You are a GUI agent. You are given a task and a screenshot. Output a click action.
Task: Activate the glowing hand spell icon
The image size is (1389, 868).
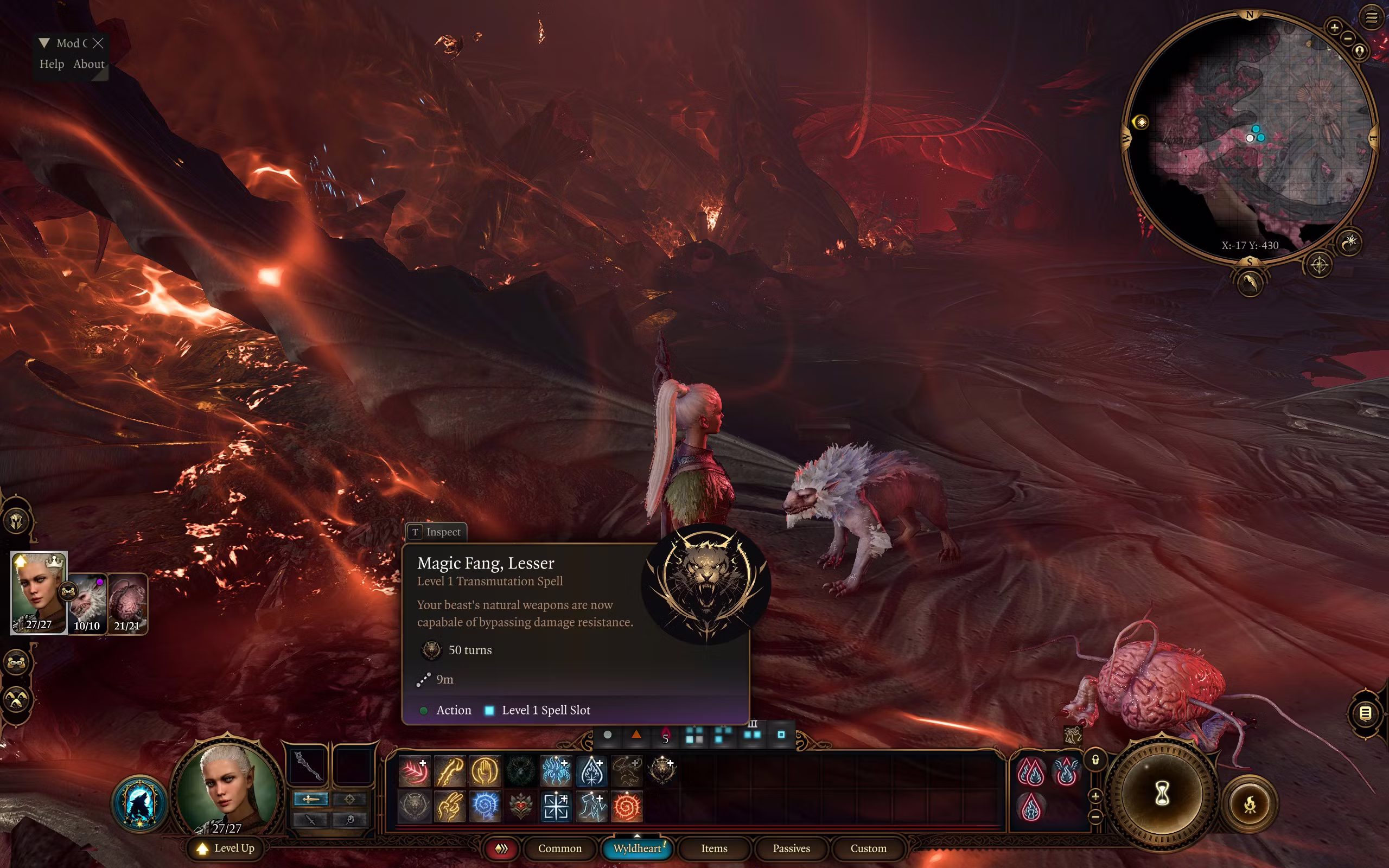point(485,770)
